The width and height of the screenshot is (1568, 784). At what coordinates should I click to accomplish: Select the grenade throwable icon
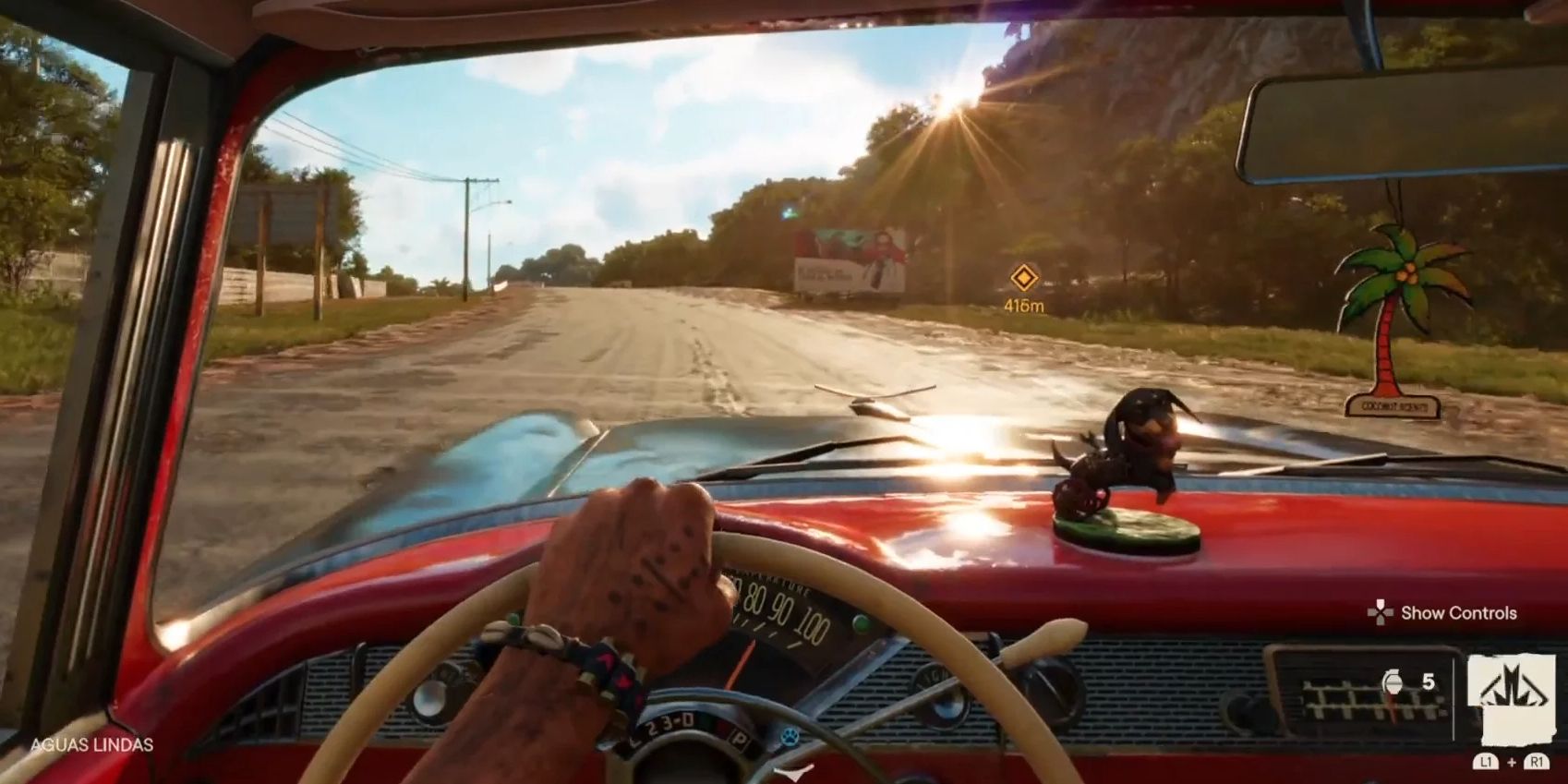coord(1393,681)
